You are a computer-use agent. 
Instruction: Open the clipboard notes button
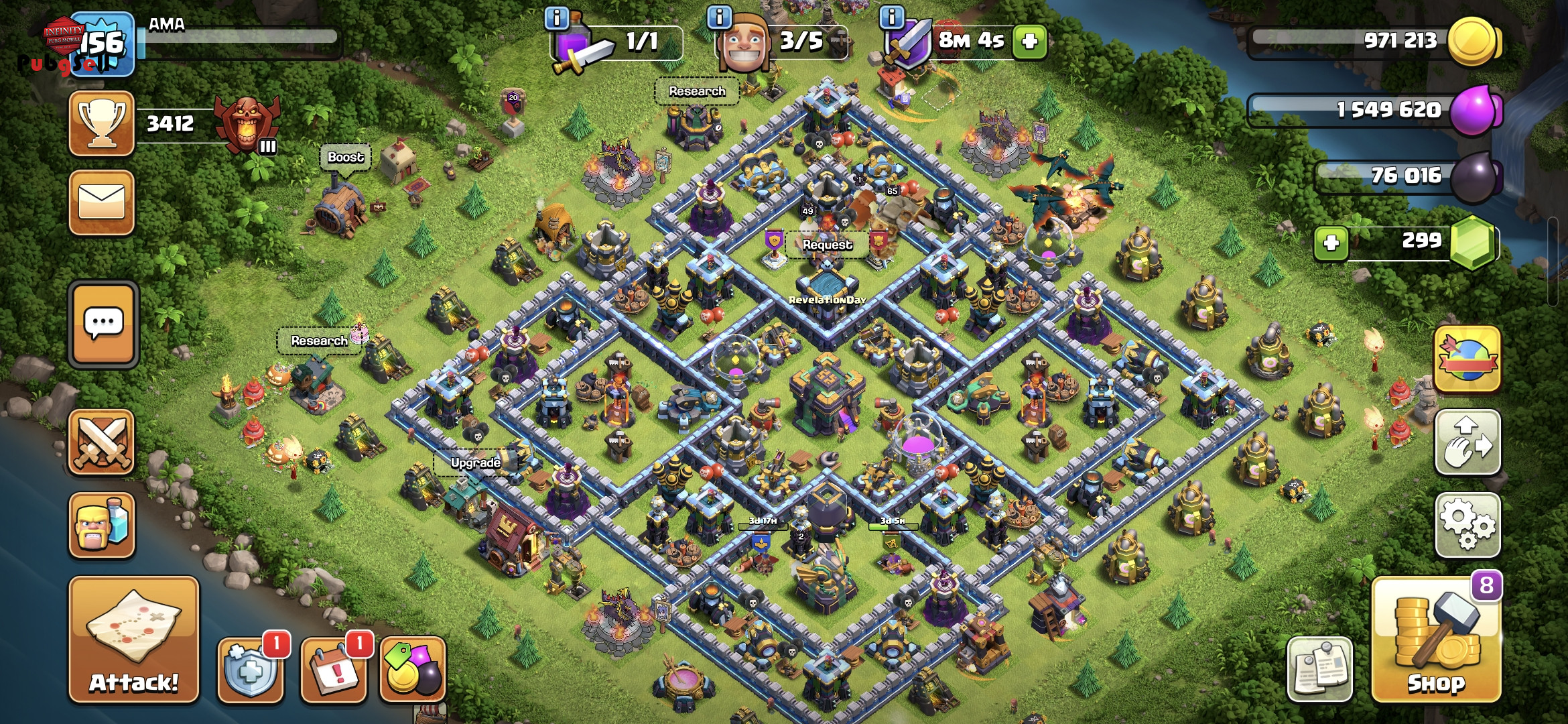1319,668
